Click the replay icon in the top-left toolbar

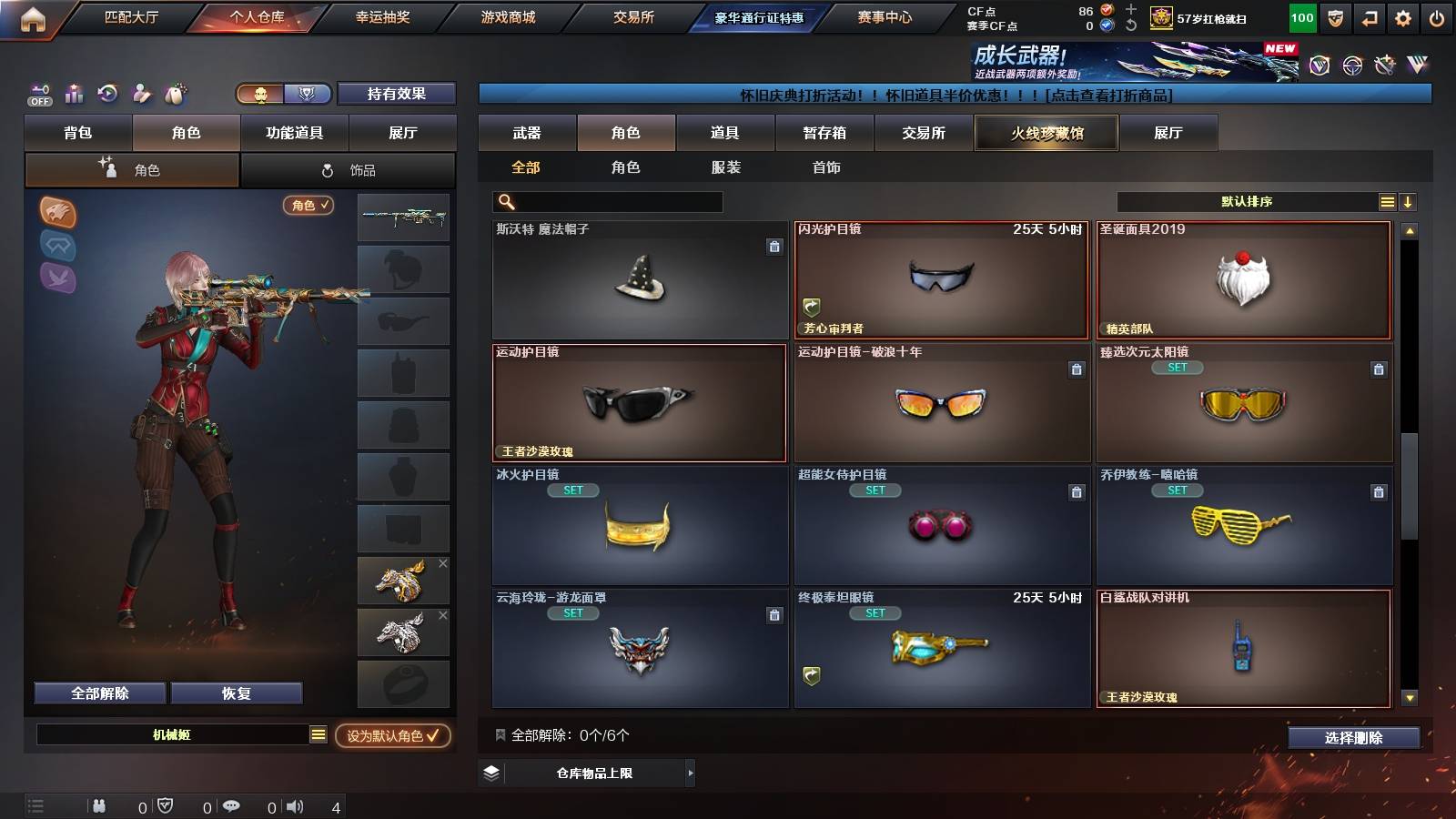(107, 94)
